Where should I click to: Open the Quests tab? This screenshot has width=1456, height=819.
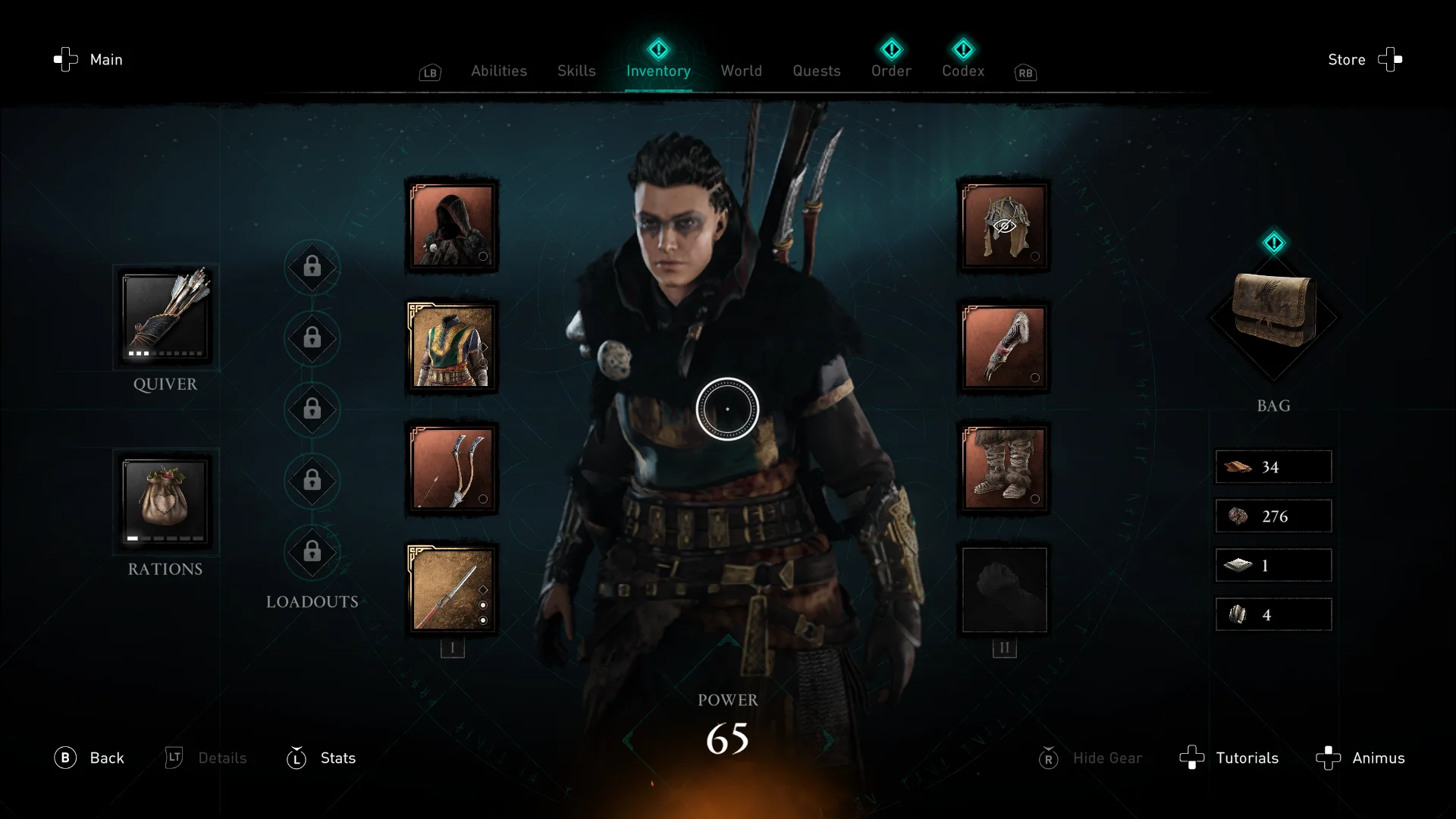tap(816, 71)
